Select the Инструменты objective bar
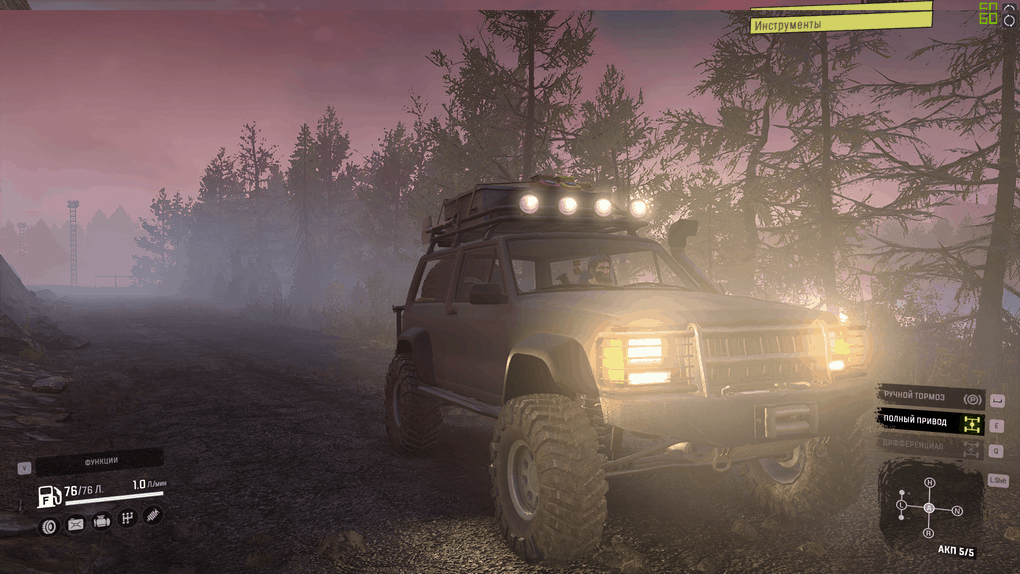Screen dimensions: 1020x574 [x=840, y=24]
